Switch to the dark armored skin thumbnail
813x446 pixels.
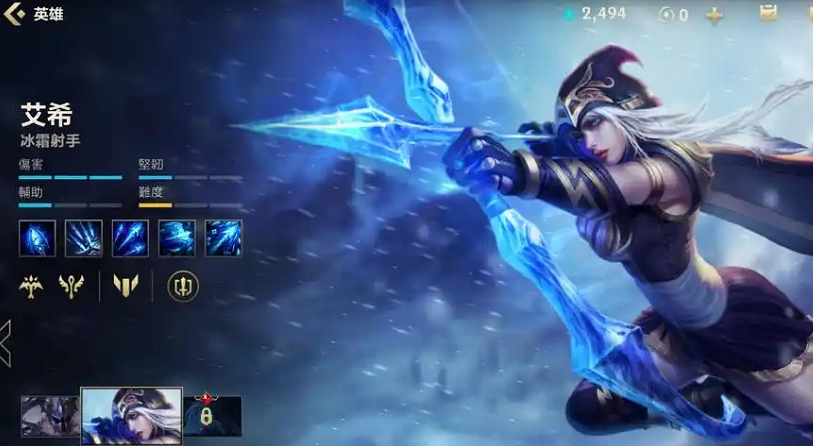click(x=51, y=415)
